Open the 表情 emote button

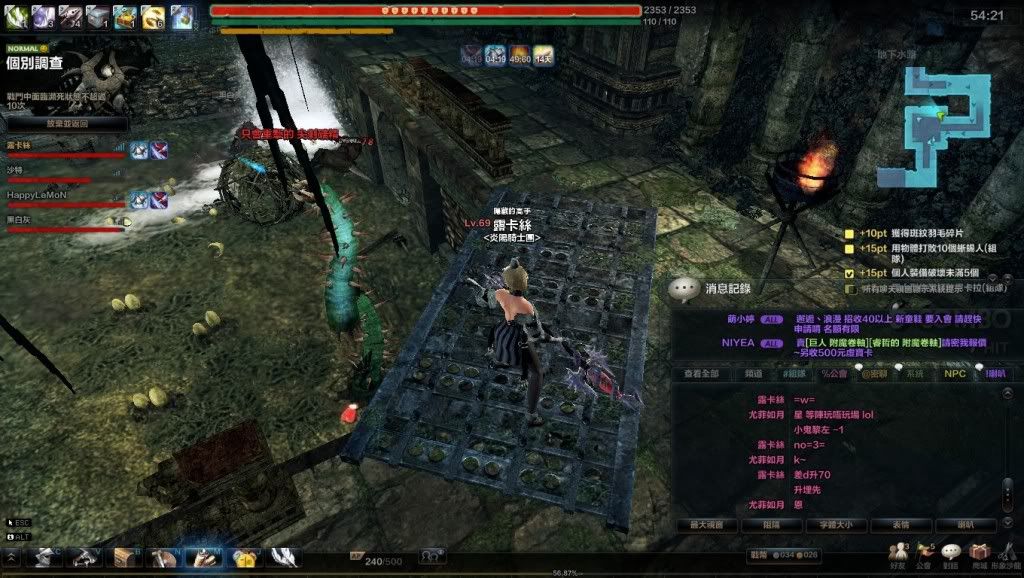pos(902,524)
